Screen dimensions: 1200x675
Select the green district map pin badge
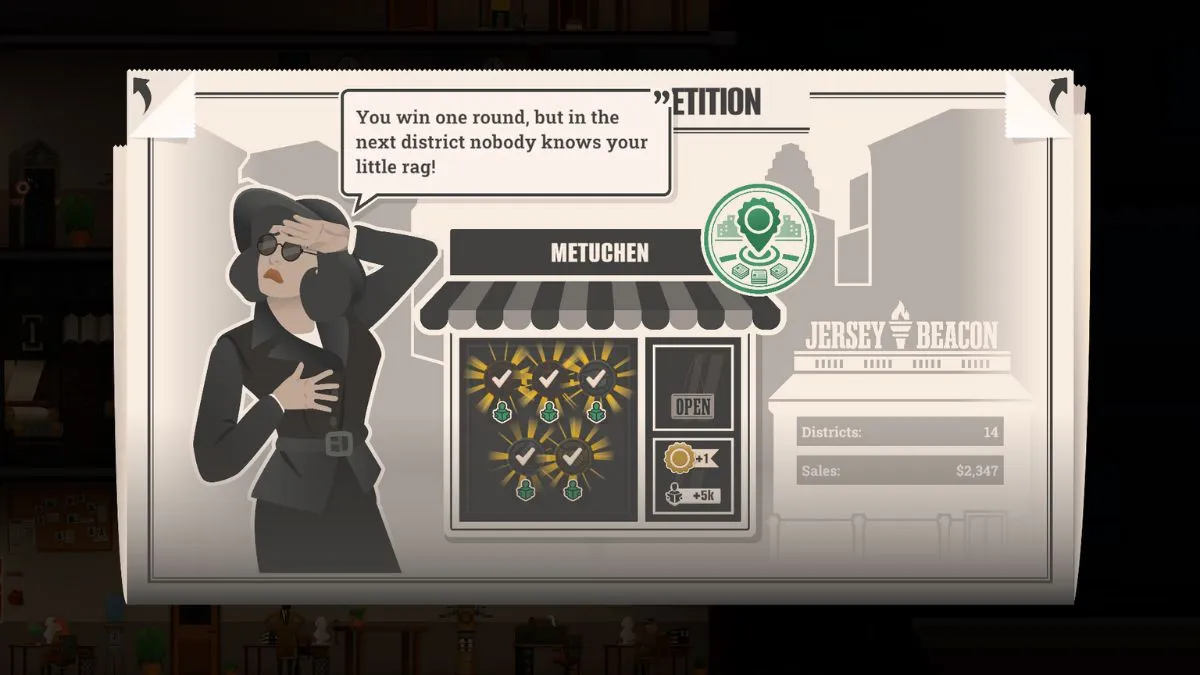[x=758, y=238]
